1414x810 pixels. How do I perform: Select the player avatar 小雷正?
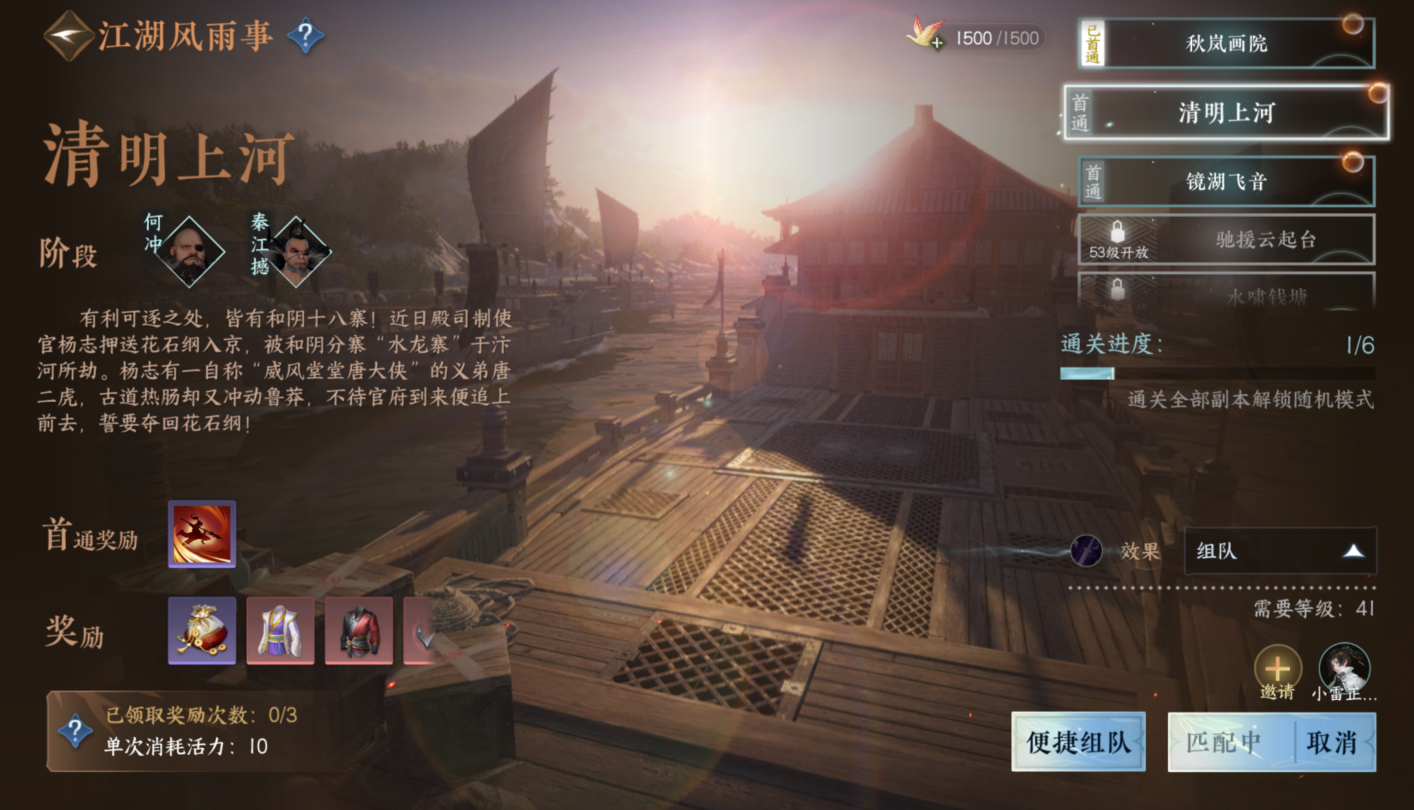[x=1344, y=668]
